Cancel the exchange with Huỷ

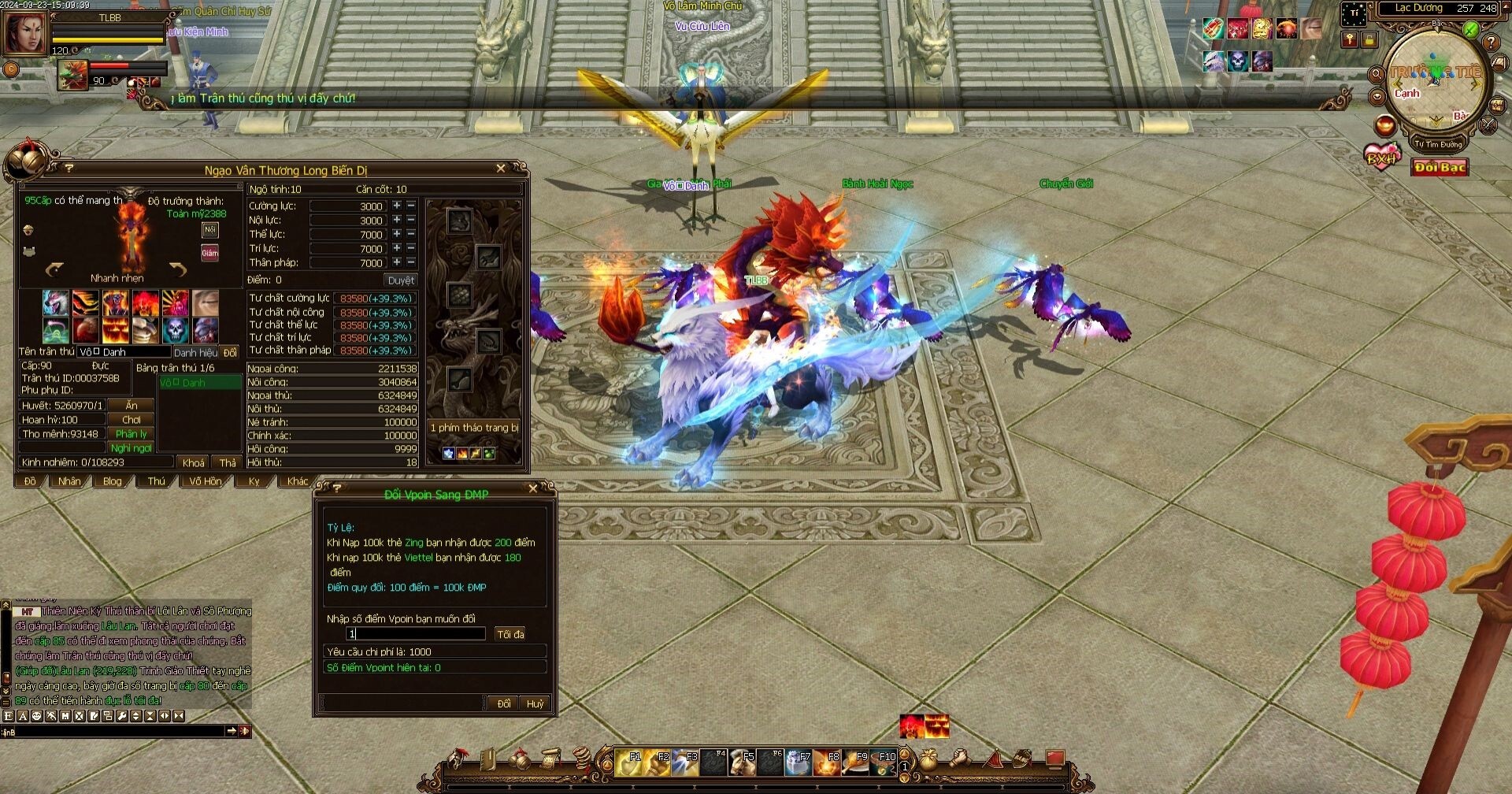pos(535,703)
